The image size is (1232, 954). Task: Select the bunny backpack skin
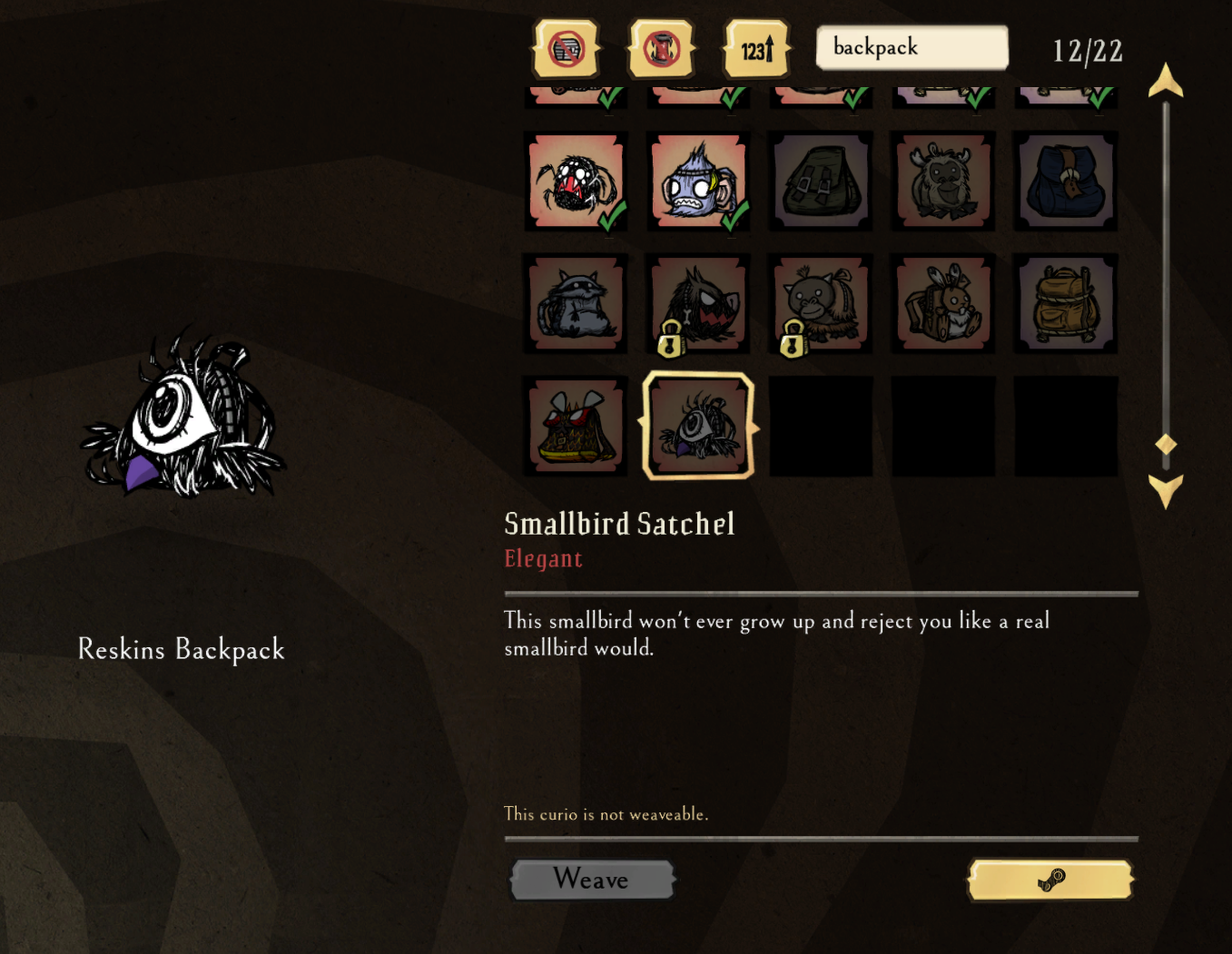(x=942, y=303)
